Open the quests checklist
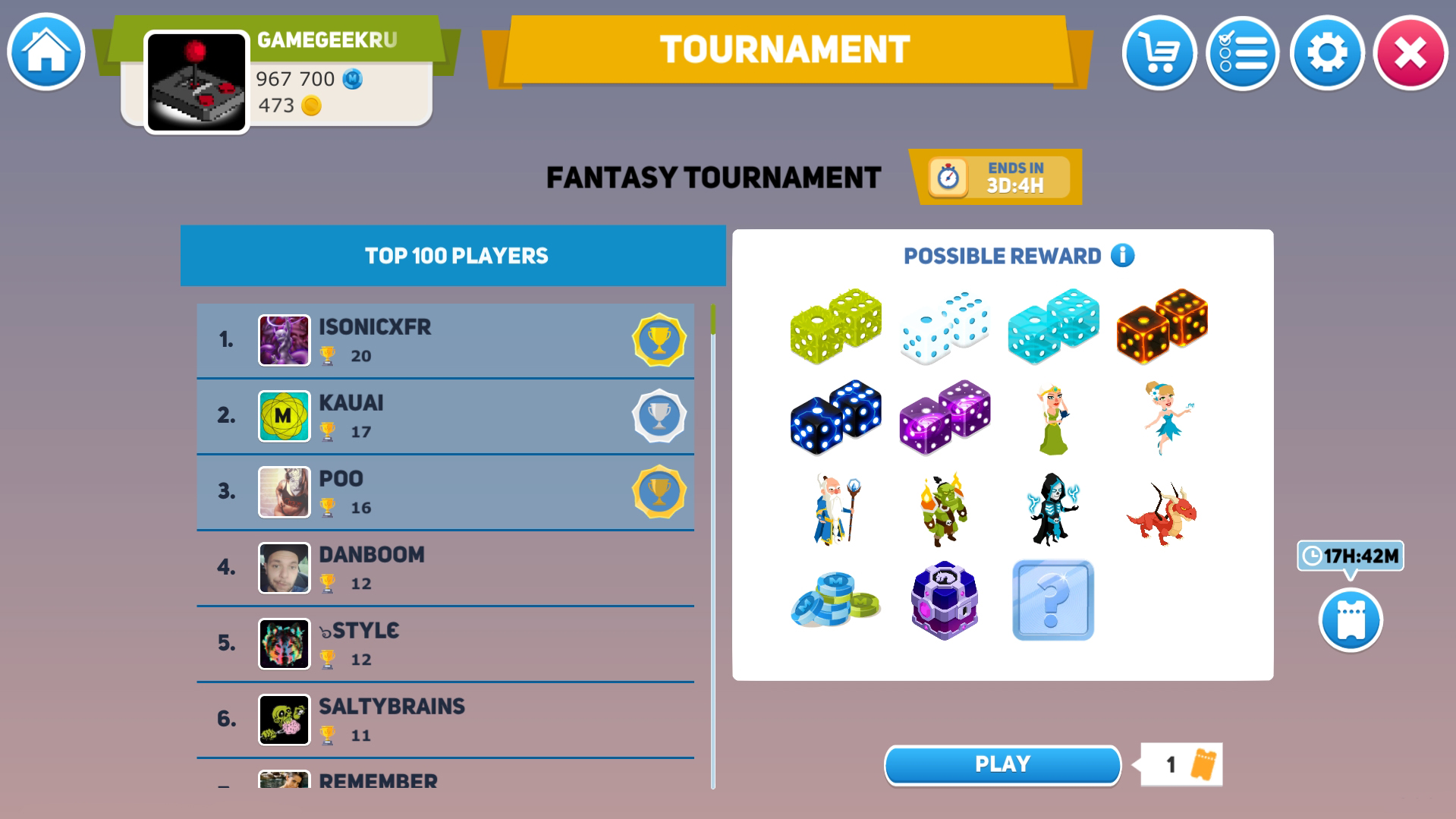 [1244, 52]
